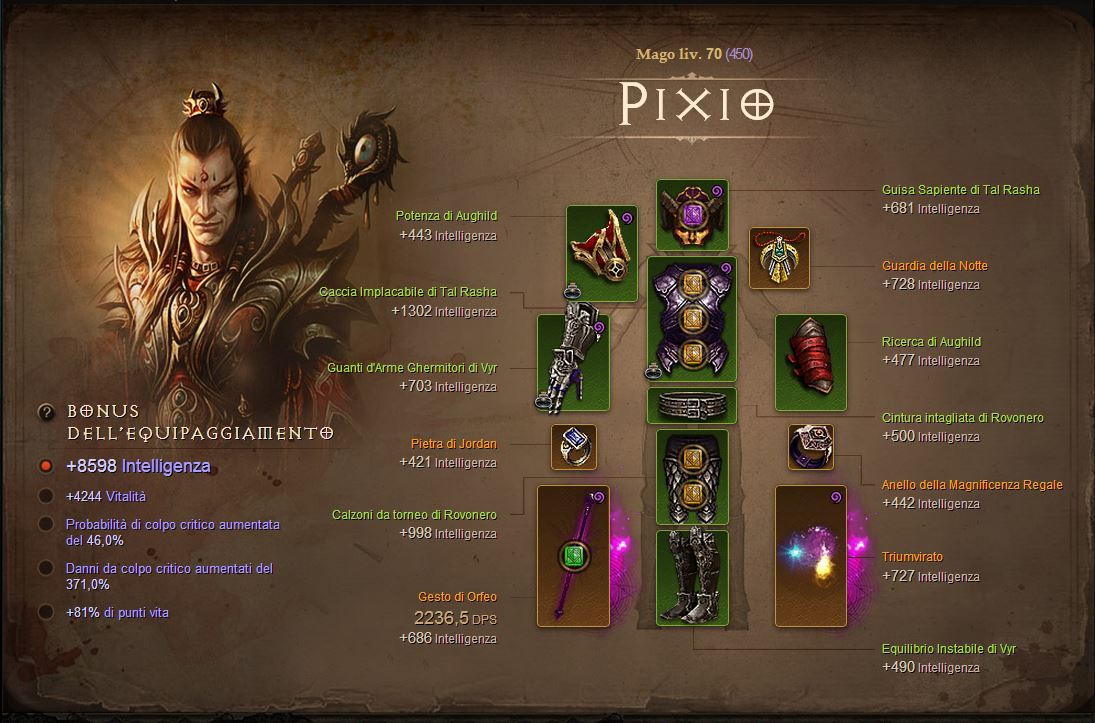Select the Vitalità bonus option
Viewport: 1095px width, 723px height.
[45, 496]
